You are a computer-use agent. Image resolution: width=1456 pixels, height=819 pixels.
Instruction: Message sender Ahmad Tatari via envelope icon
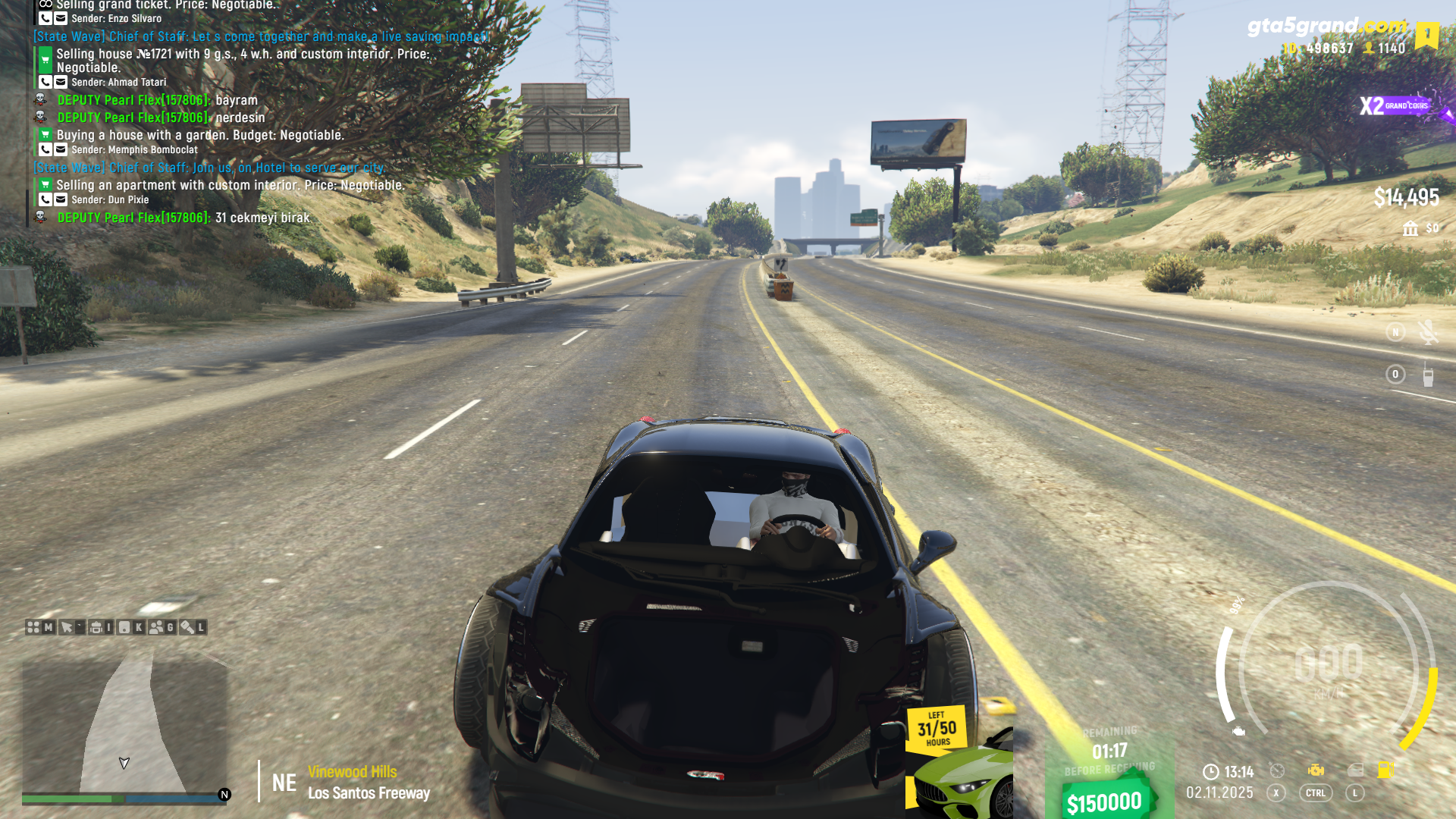[61, 83]
